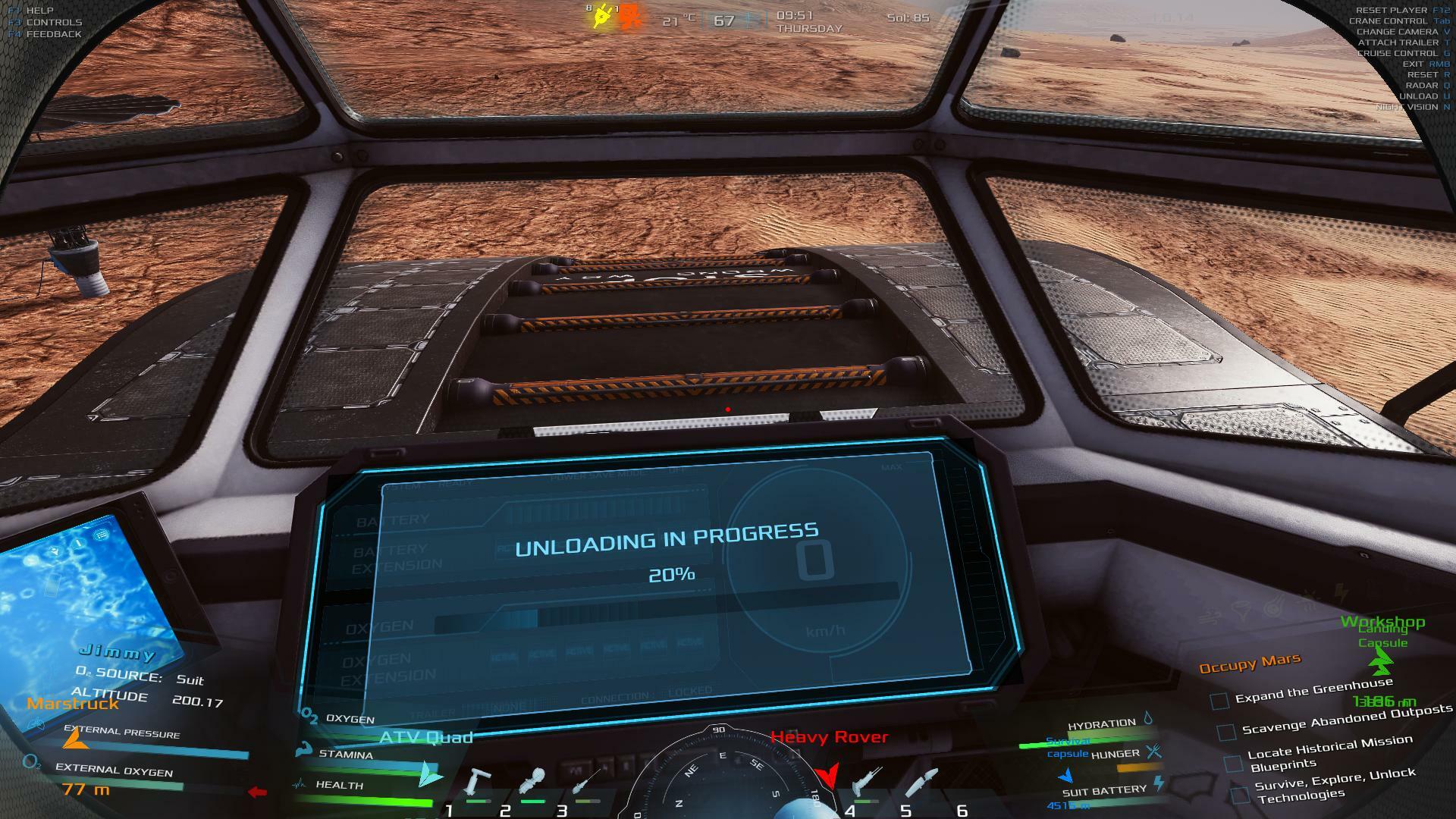Open the tablet's list menu icon
1456x819 pixels.
[101, 535]
